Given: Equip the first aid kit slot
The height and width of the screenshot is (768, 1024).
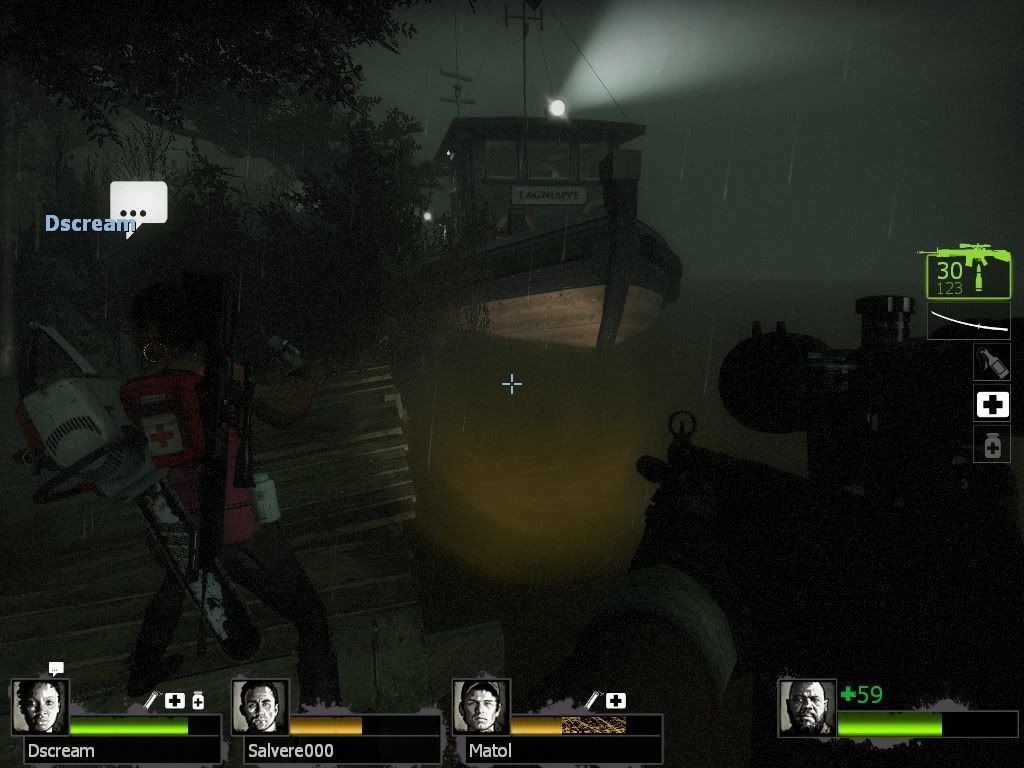Looking at the screenshot, I should click(992, 404).
